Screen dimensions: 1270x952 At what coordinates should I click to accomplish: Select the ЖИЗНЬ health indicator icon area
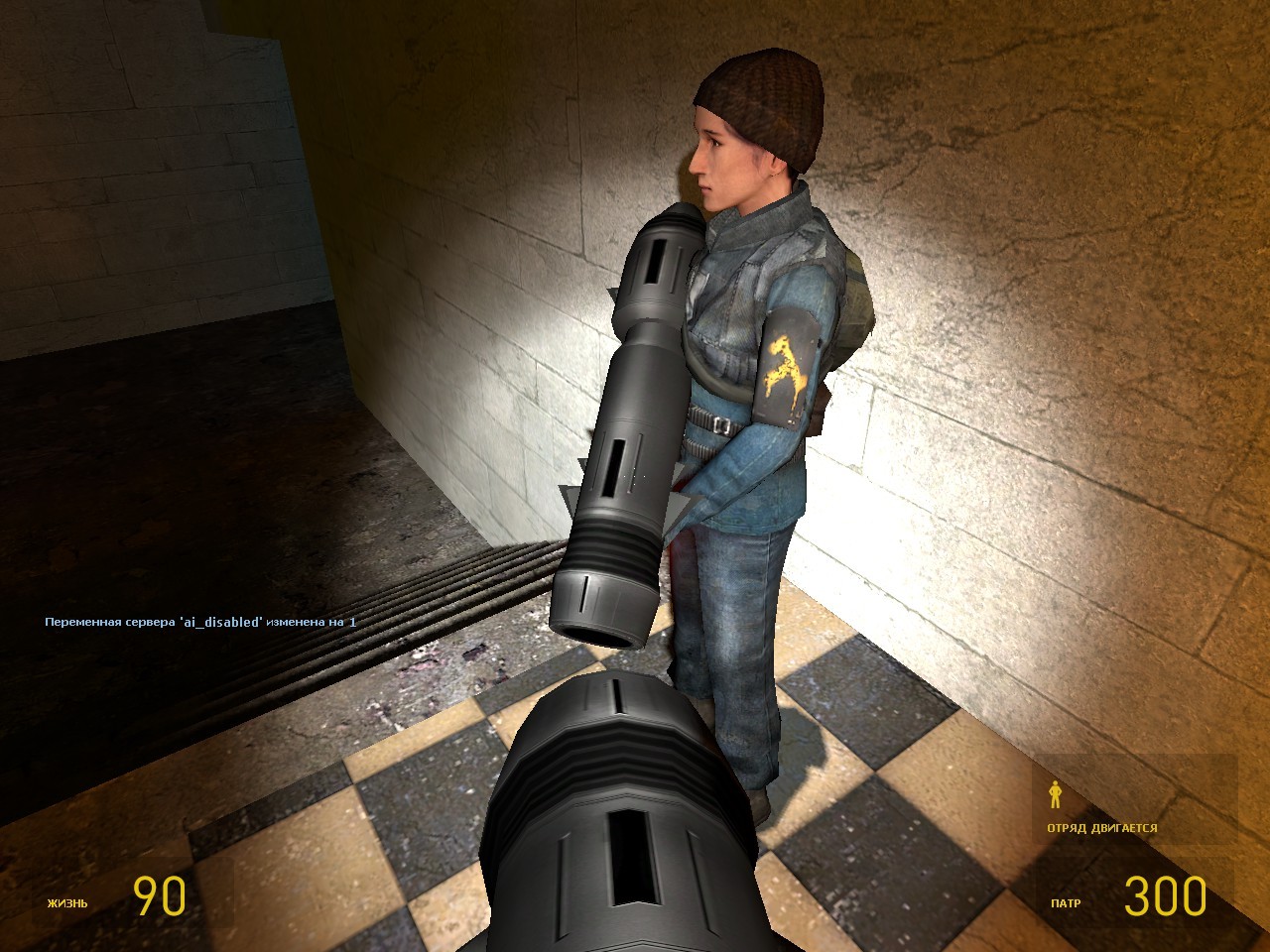click(66, 903)
